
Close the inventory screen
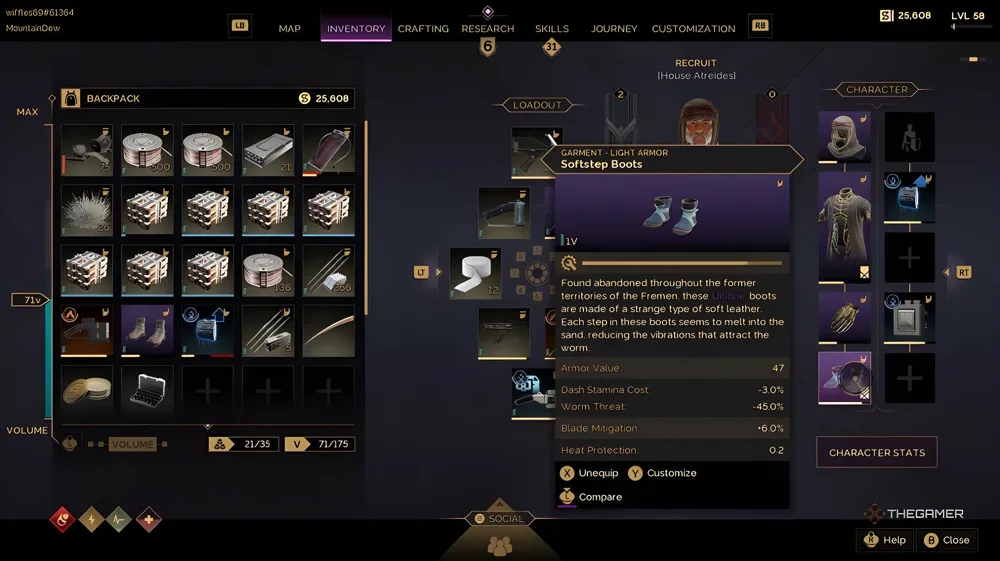tap(946, 540)
